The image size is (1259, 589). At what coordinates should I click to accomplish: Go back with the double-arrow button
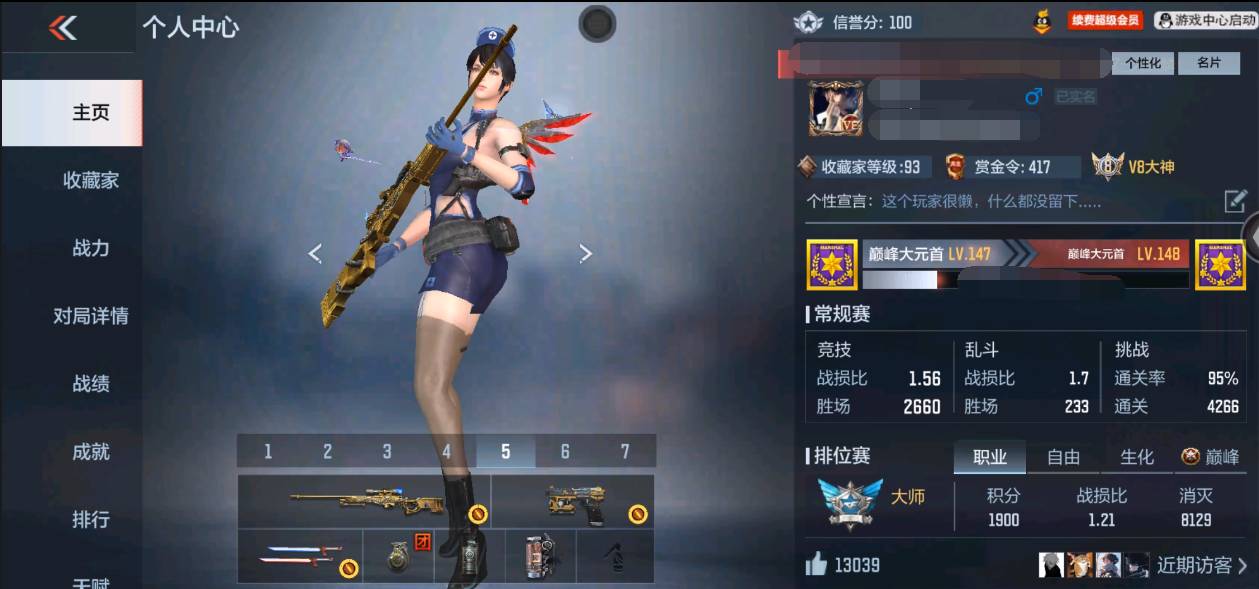[63, 28]
